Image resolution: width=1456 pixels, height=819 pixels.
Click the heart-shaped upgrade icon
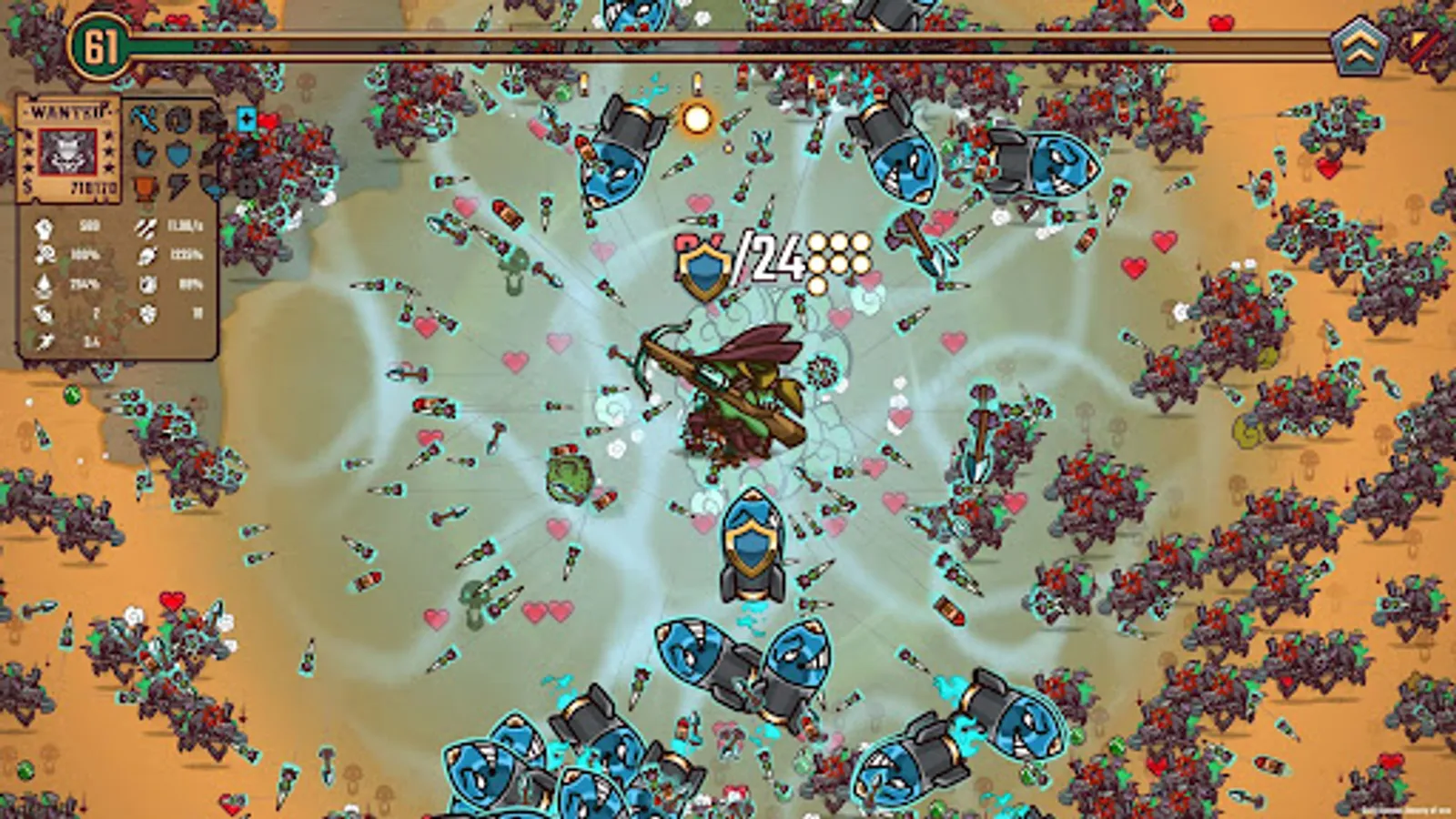(144, 153)
